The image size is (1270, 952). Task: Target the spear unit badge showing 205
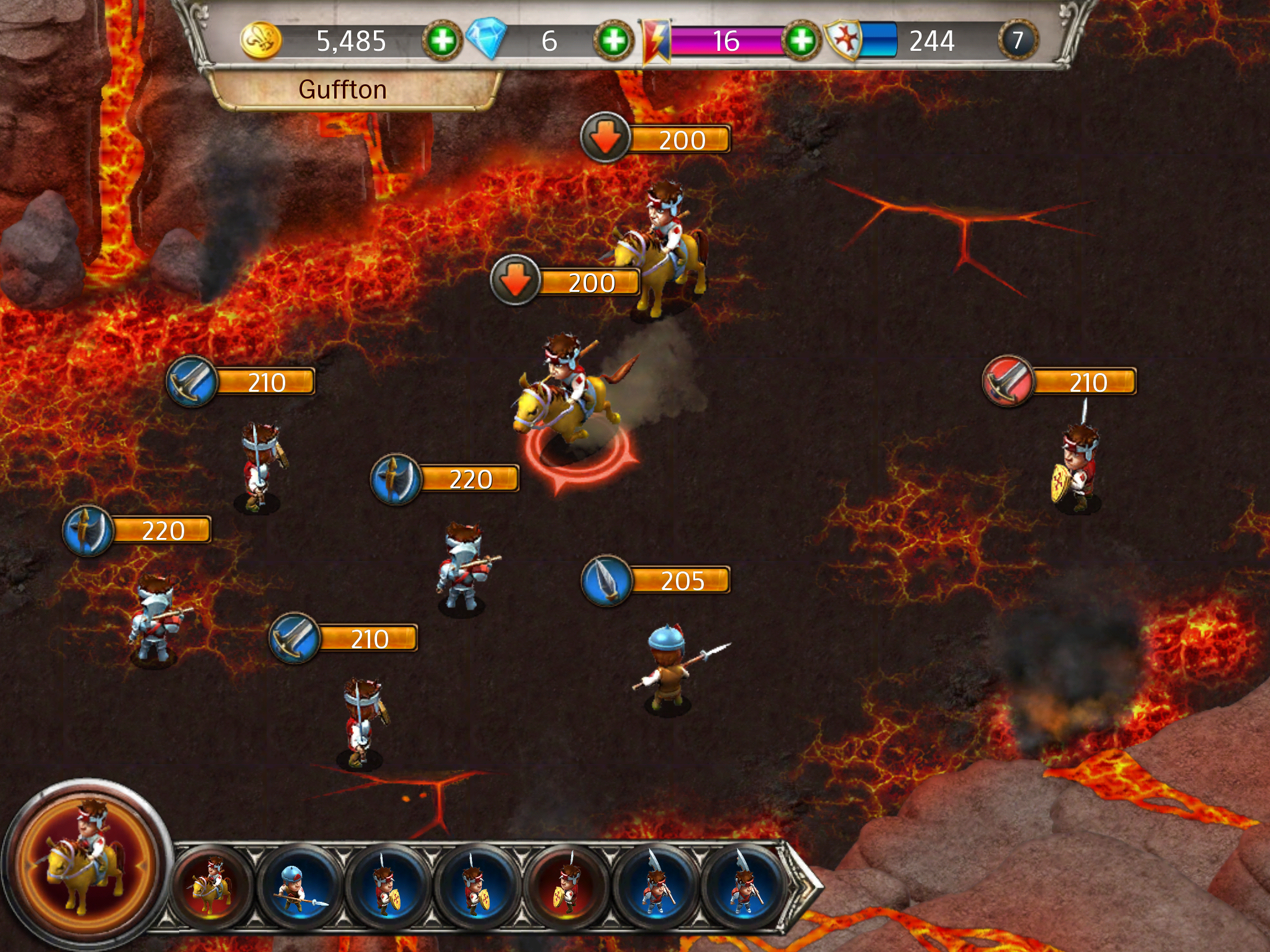tap(606, 581)
